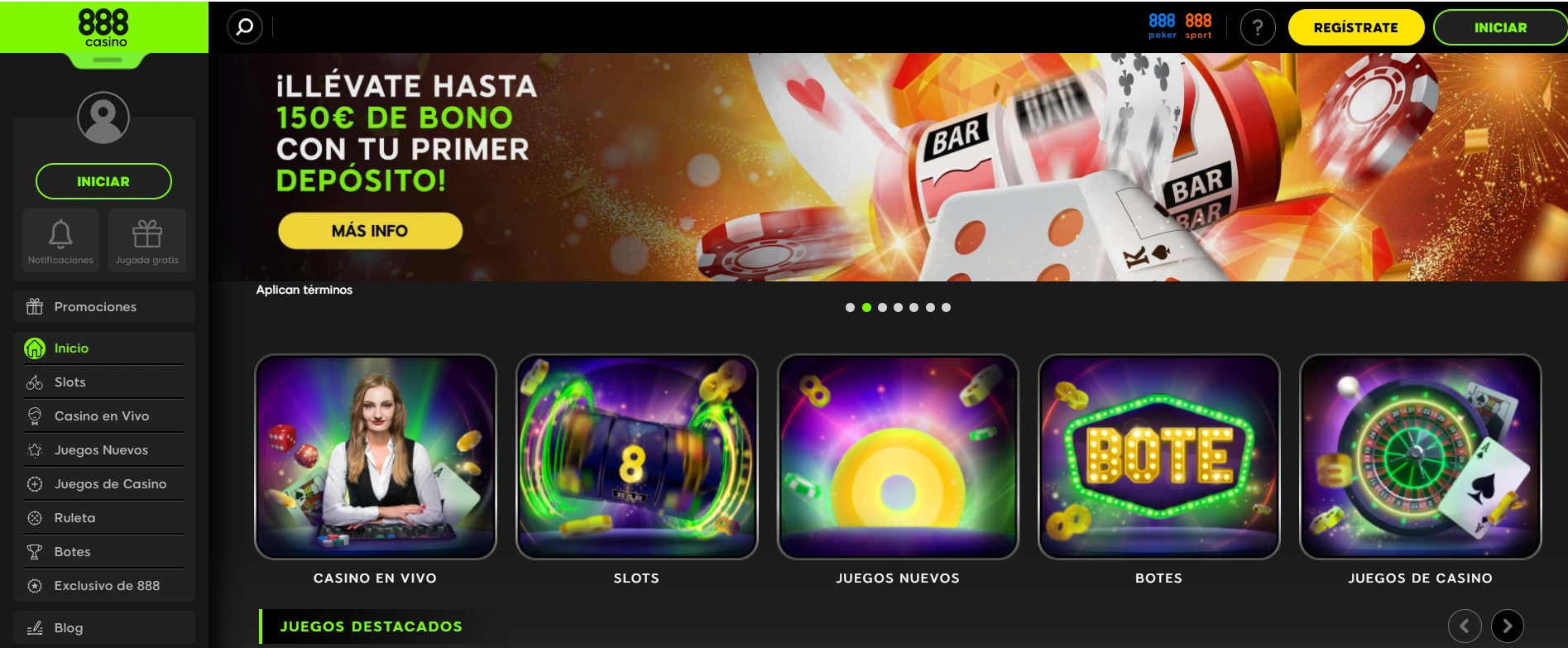The width and height of the screenshot is (1568, 648).
Task: Click the 888casino logo
Action: [x=103, y=26]
